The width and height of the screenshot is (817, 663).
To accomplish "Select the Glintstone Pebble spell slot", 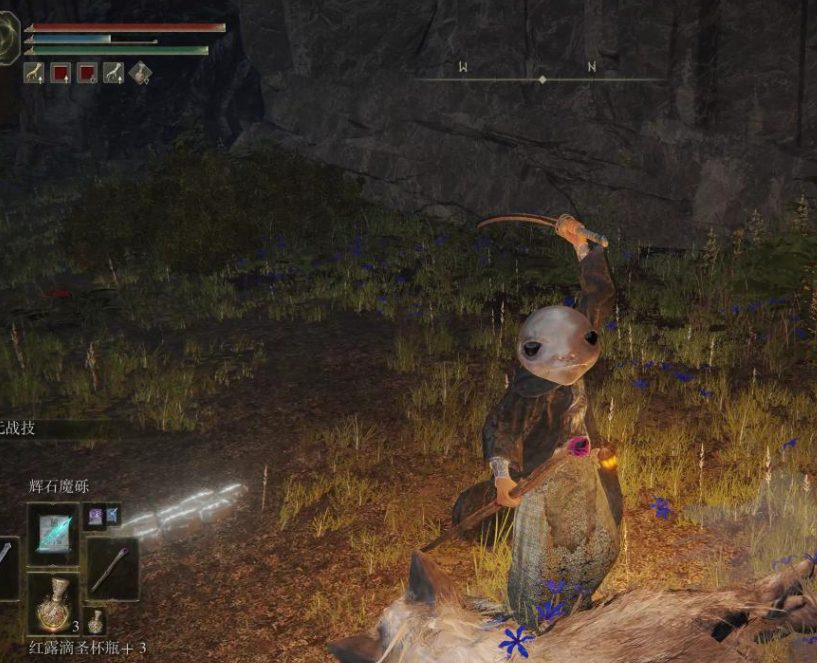I will pyautogui.click(x=52, y=535).
